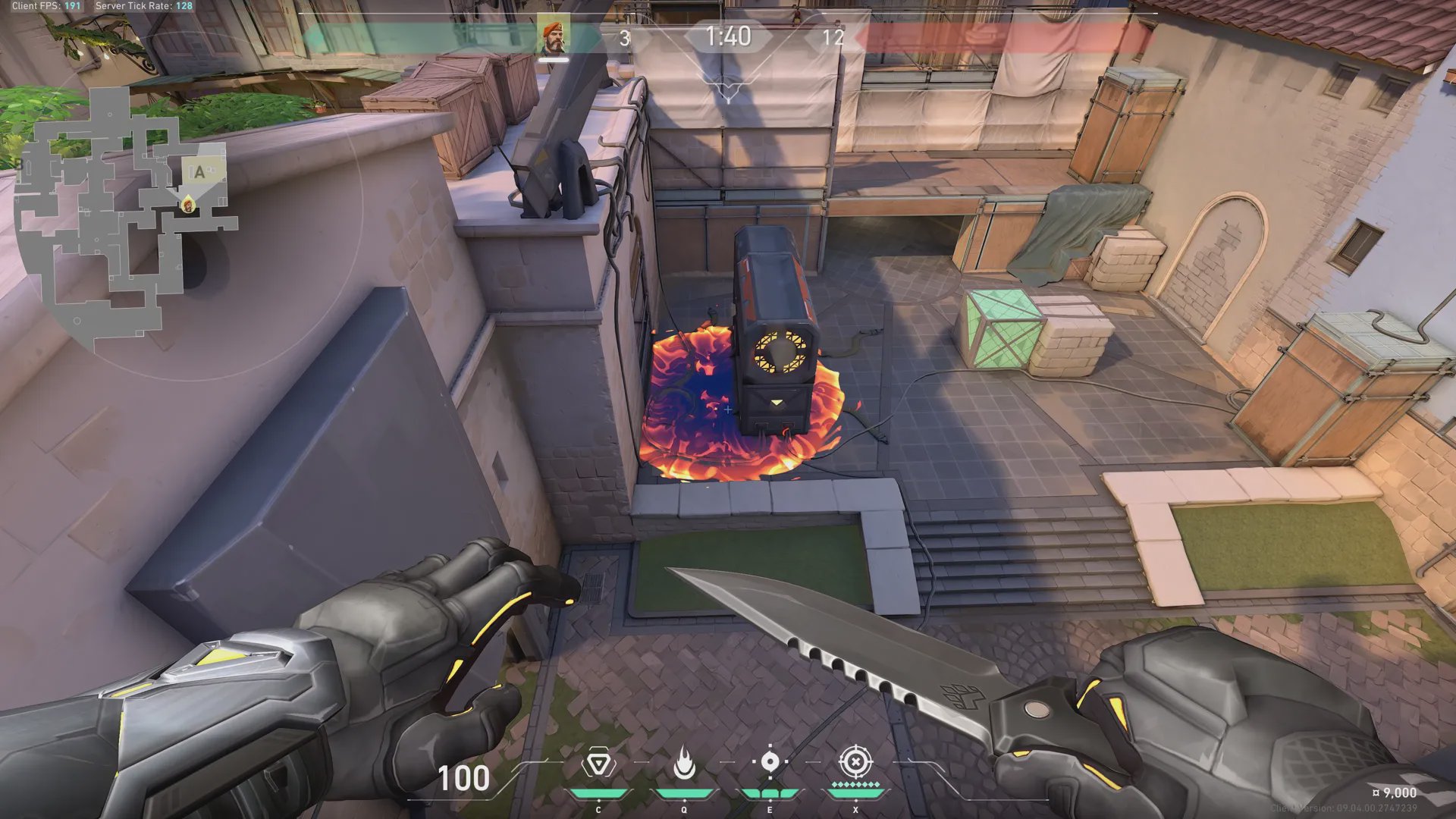Trigger the Orbital Strike ultimate icon
1456x819 pixels.
855,761
